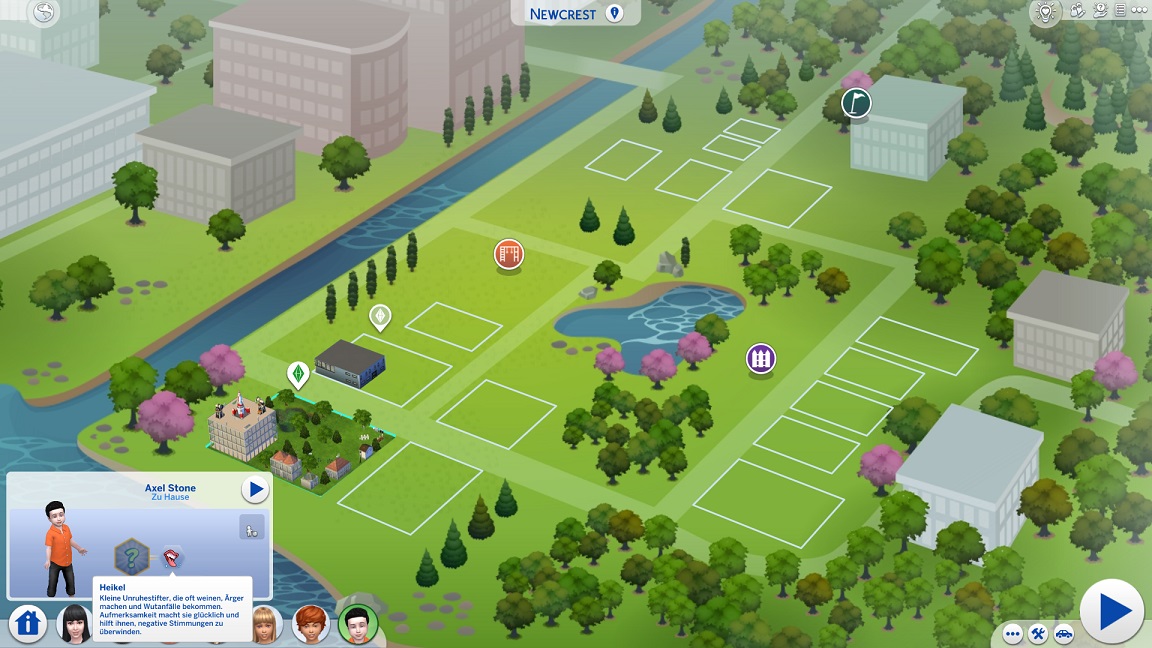
Task: Click the teal flag lot marker
Action: (856, 102)
